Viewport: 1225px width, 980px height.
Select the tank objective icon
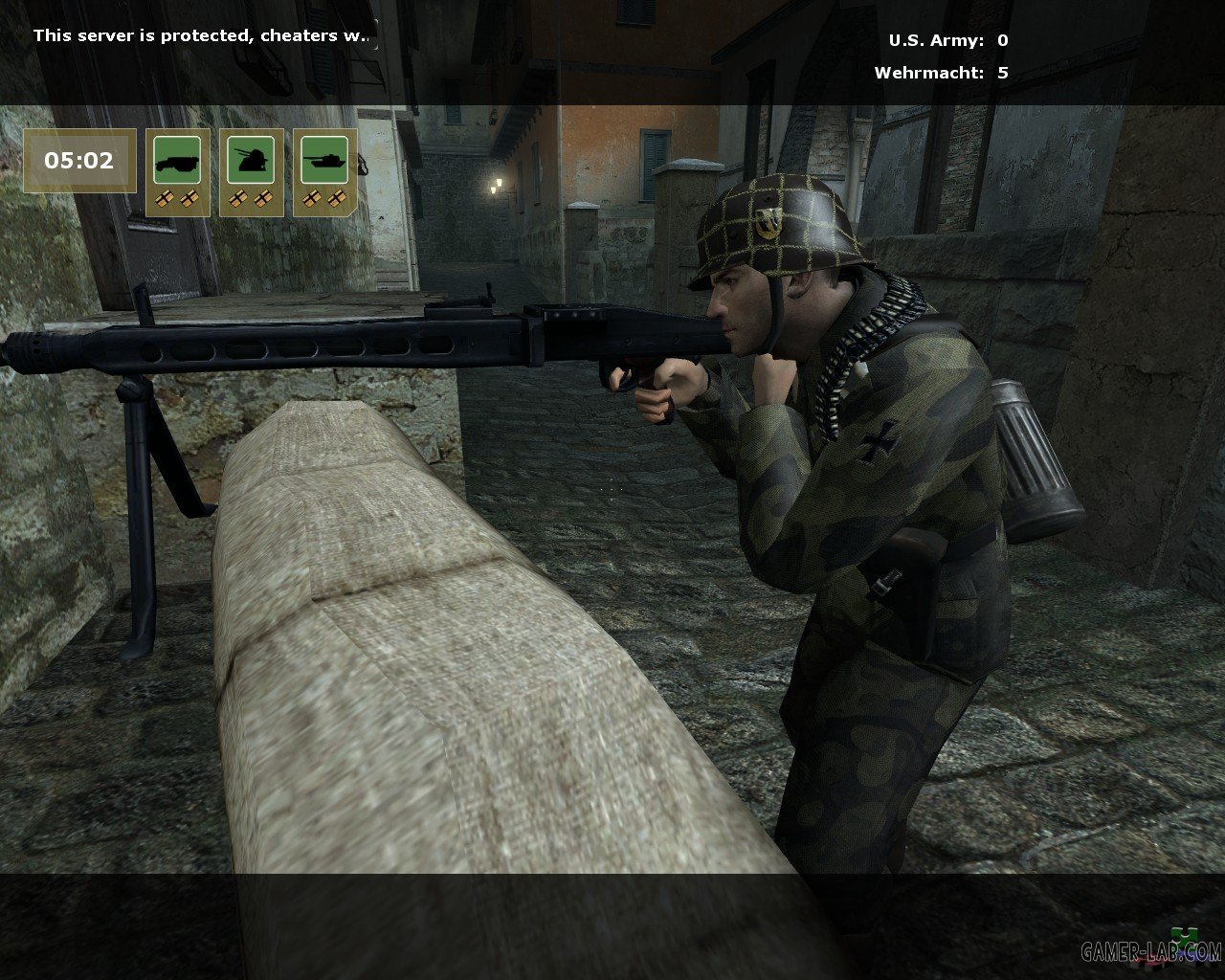coord(324,160)
